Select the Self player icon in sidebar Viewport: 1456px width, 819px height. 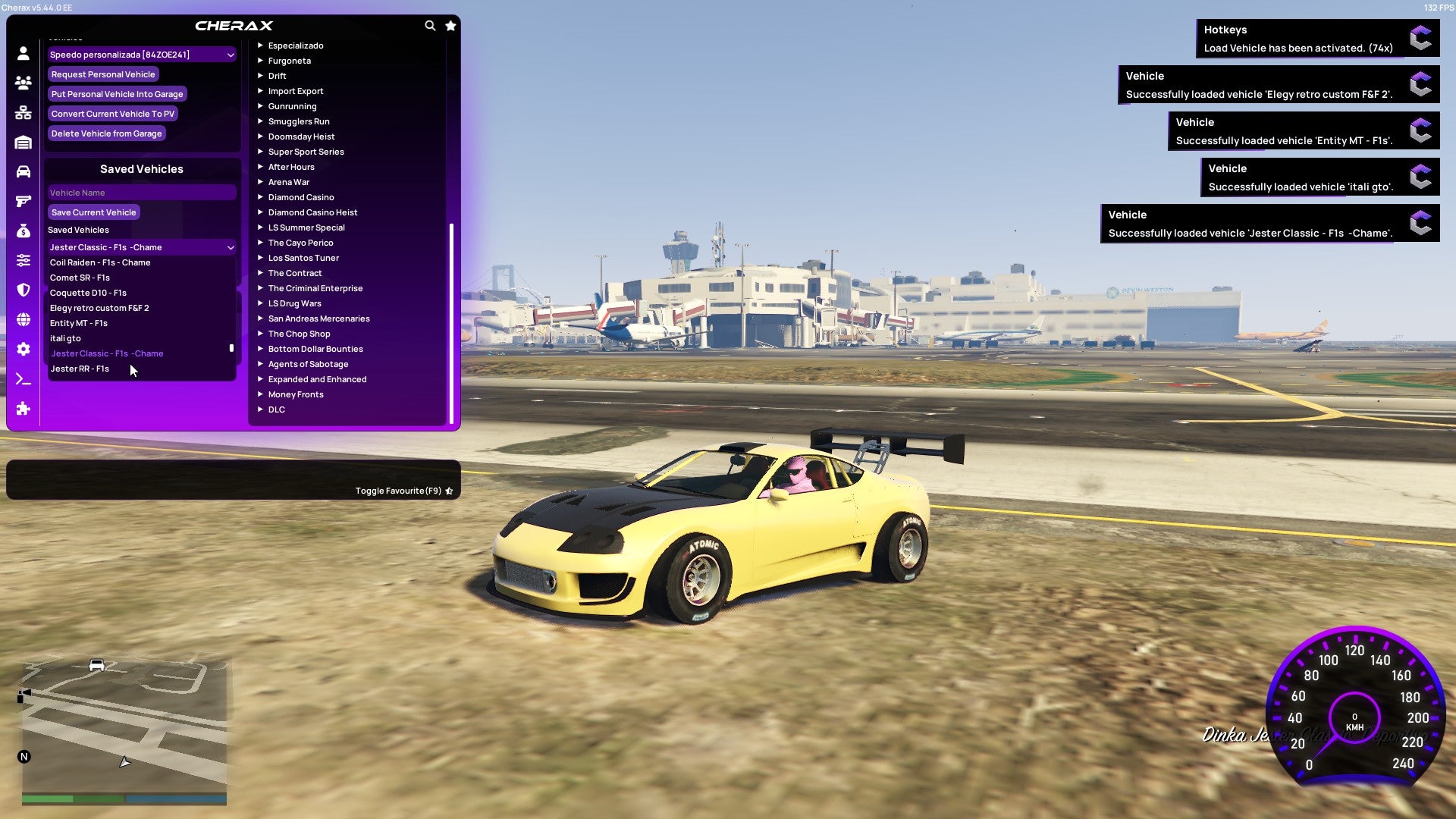(23, 53)
